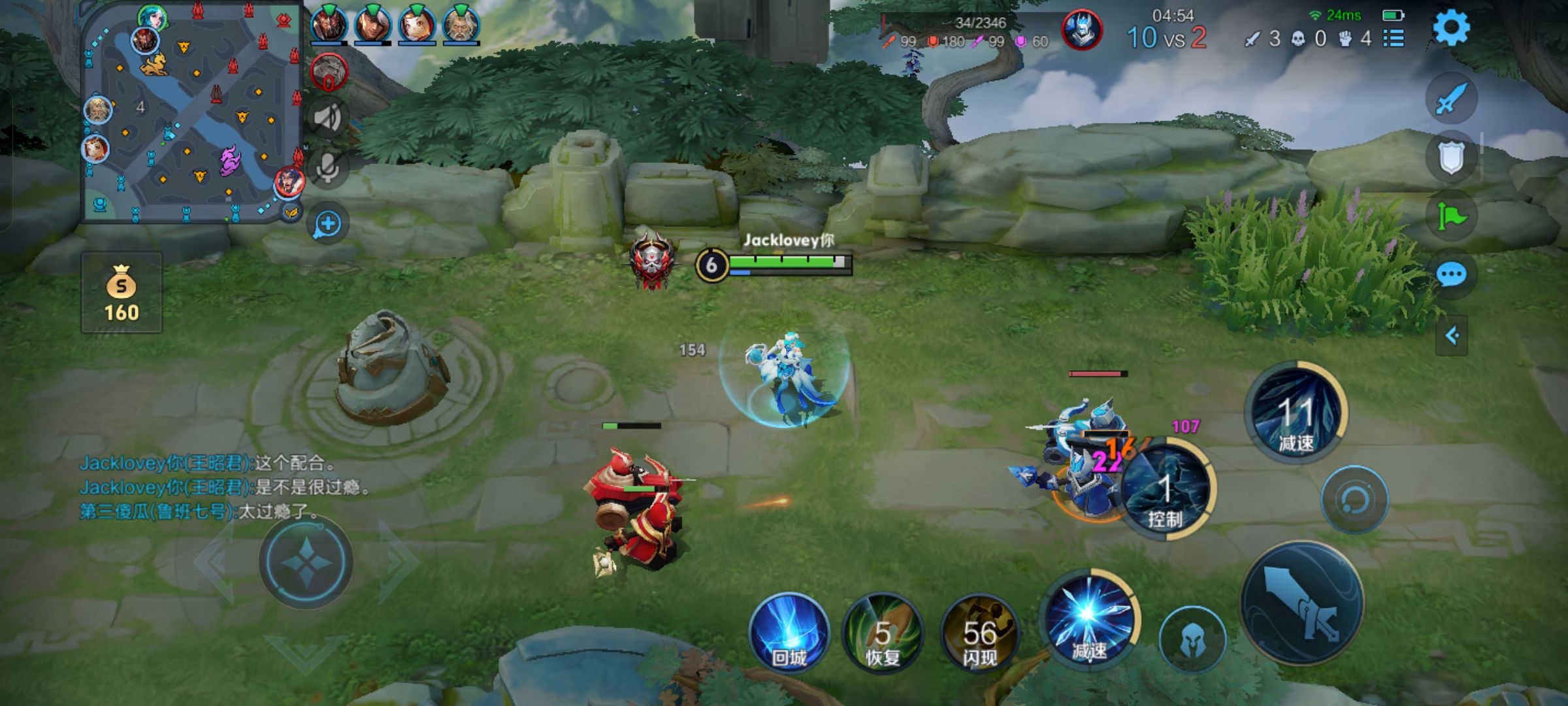Cast the 减速 ice burst skill without a cooldown number
1568x706 pixels.
click(x=1089, y=620)
